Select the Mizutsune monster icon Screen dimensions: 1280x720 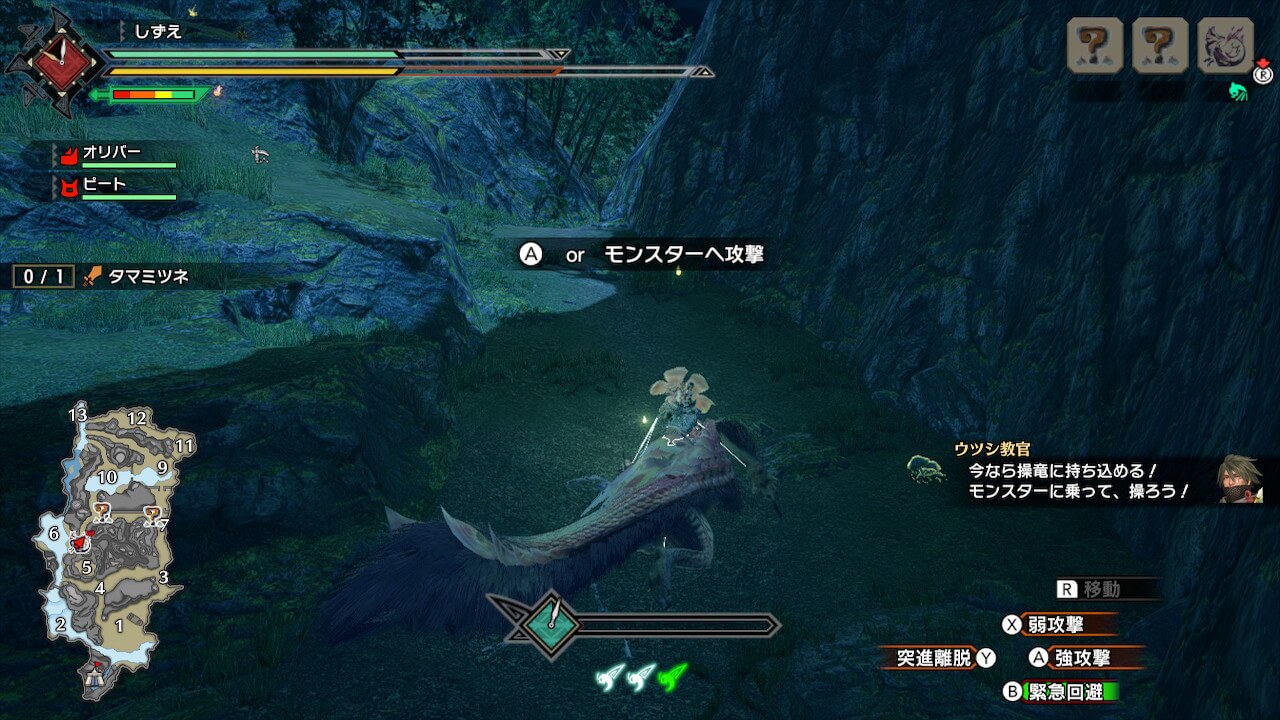coord(1225,46)
